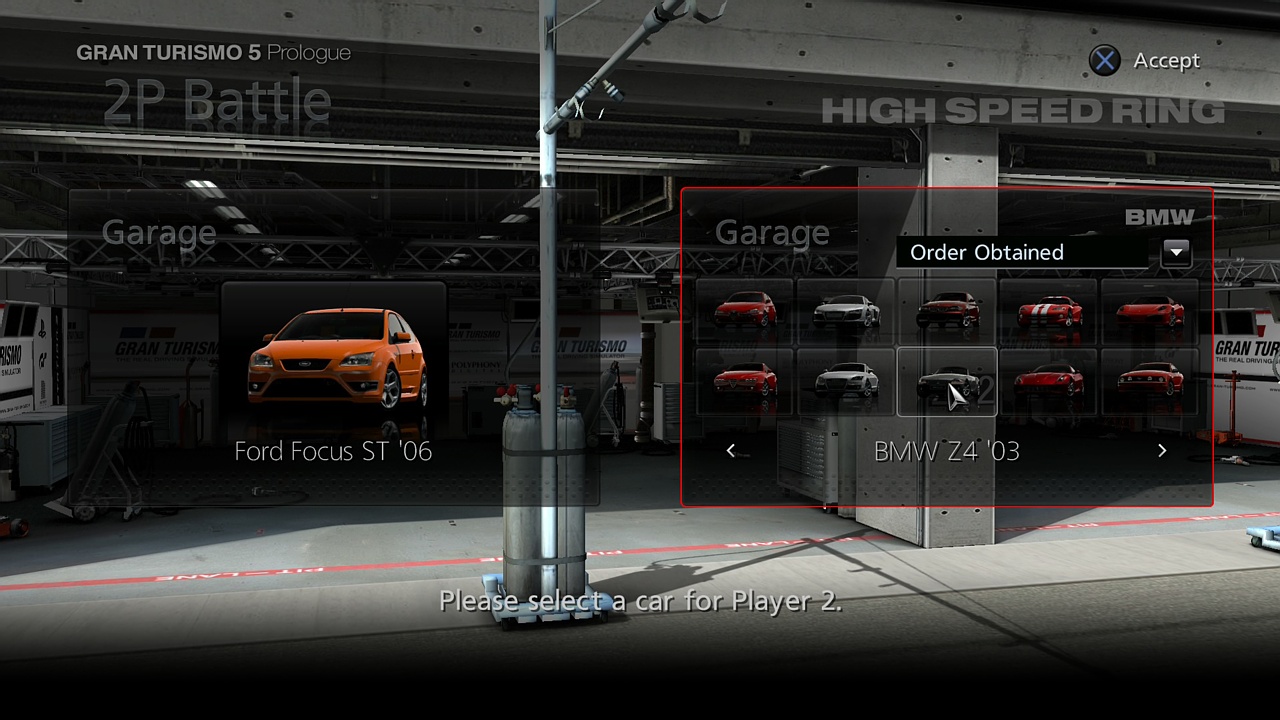Pick the red BMW M3 in the top row
Viewport: 1280px width, 720px height.
(946, 310)
